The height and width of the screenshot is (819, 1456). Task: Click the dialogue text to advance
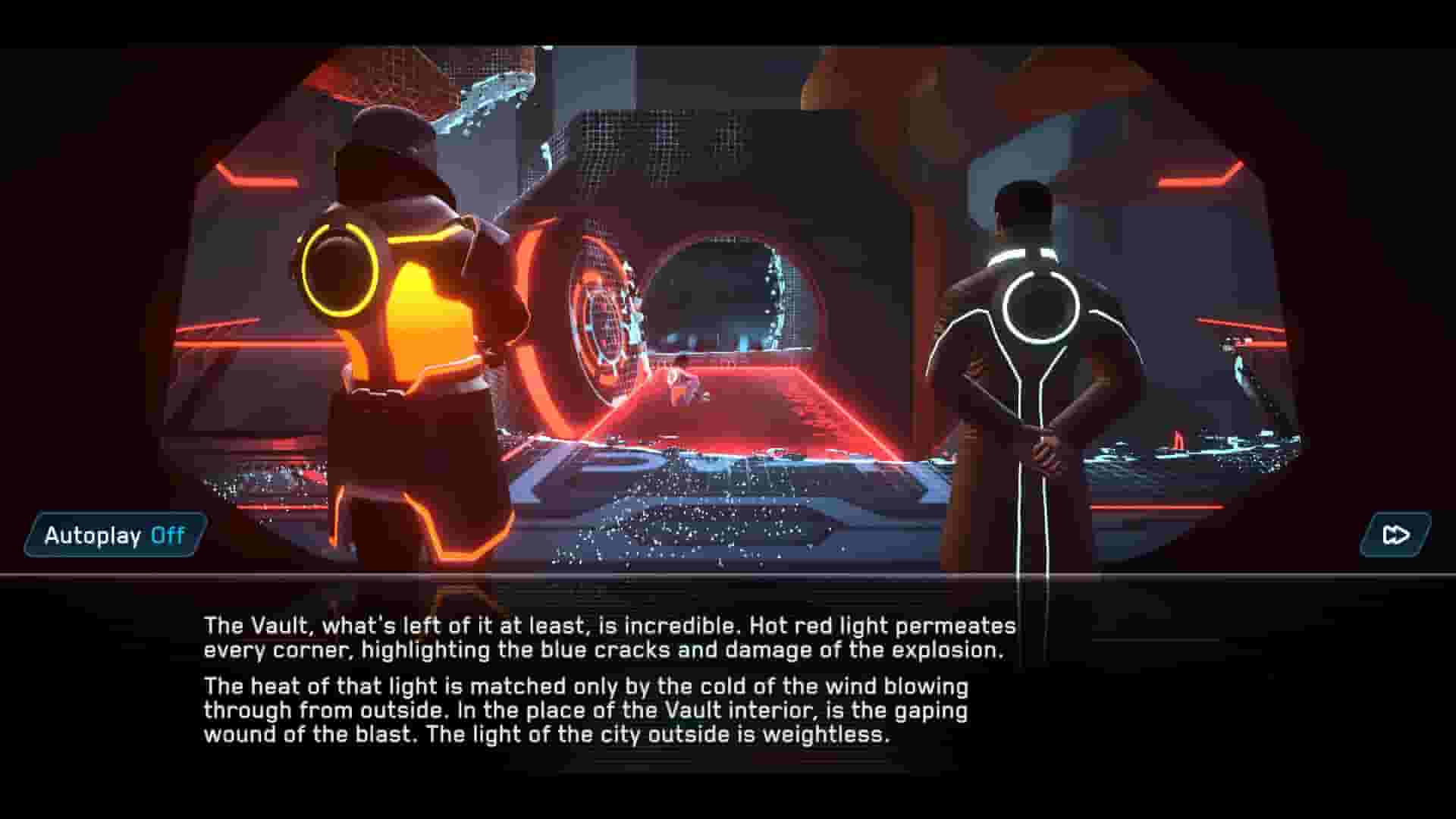(607, 682)
